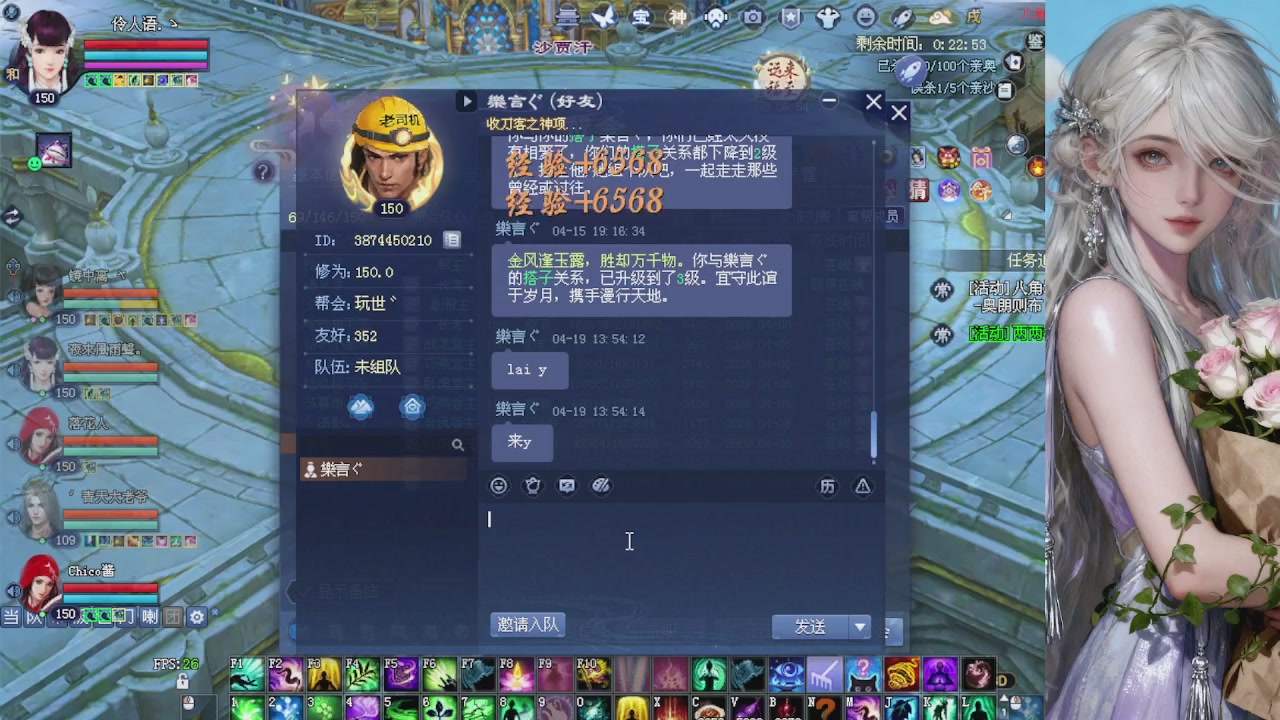Click the play arrow beside the 樂言ぐ window title
Screen dimensions: 1280x720
[x=468, y=101]
